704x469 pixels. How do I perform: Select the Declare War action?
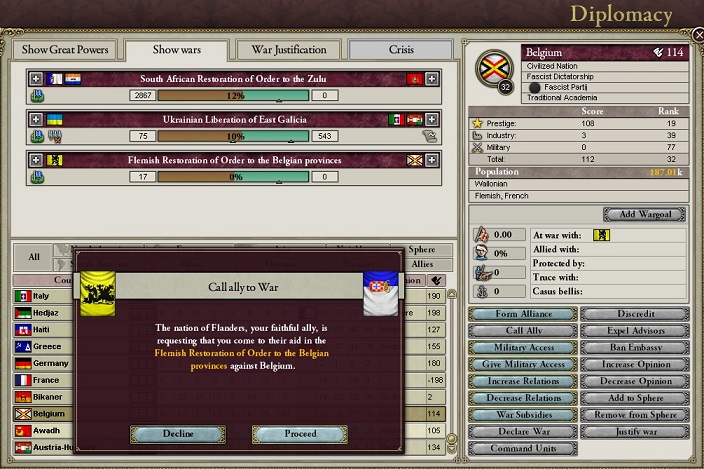point(521,432)
